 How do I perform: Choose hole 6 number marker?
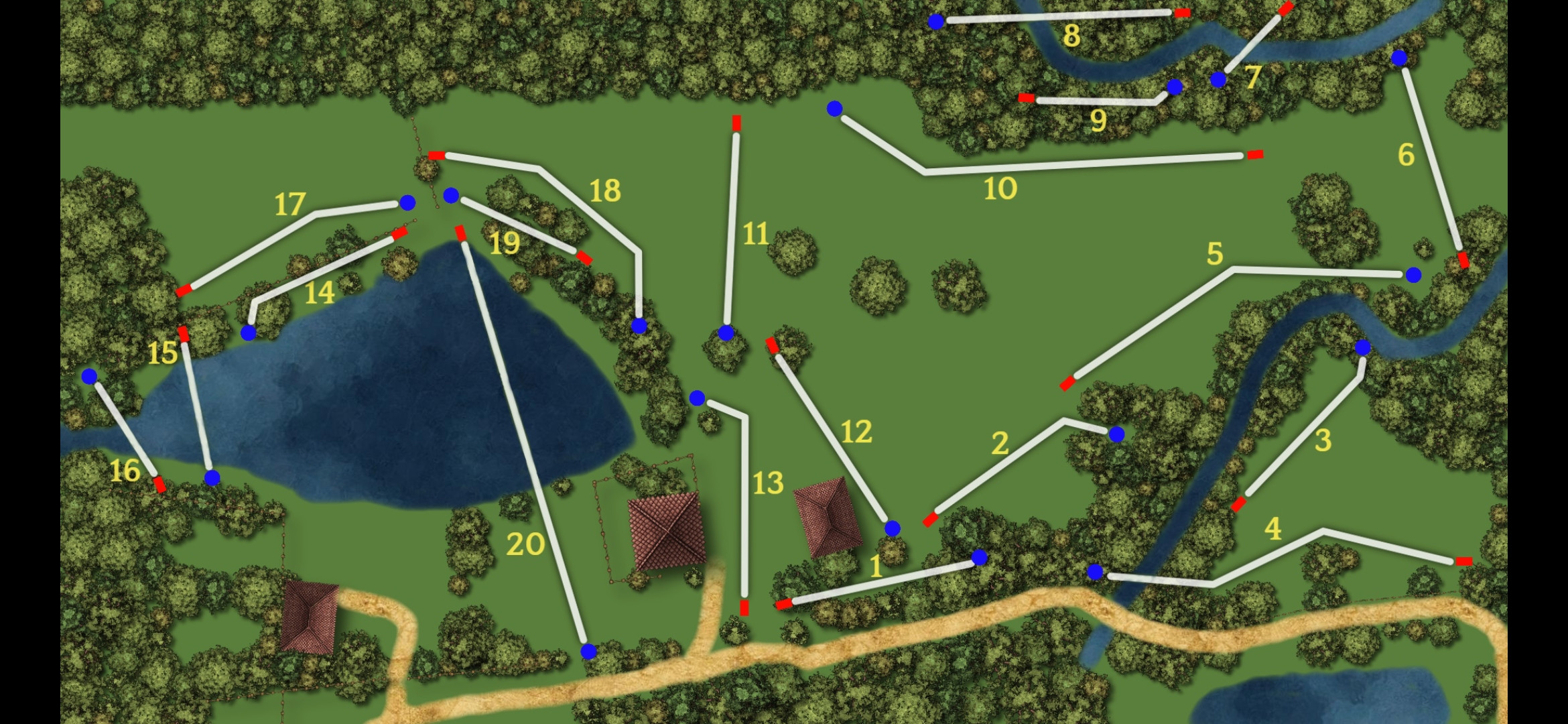tap(1406, 155)
